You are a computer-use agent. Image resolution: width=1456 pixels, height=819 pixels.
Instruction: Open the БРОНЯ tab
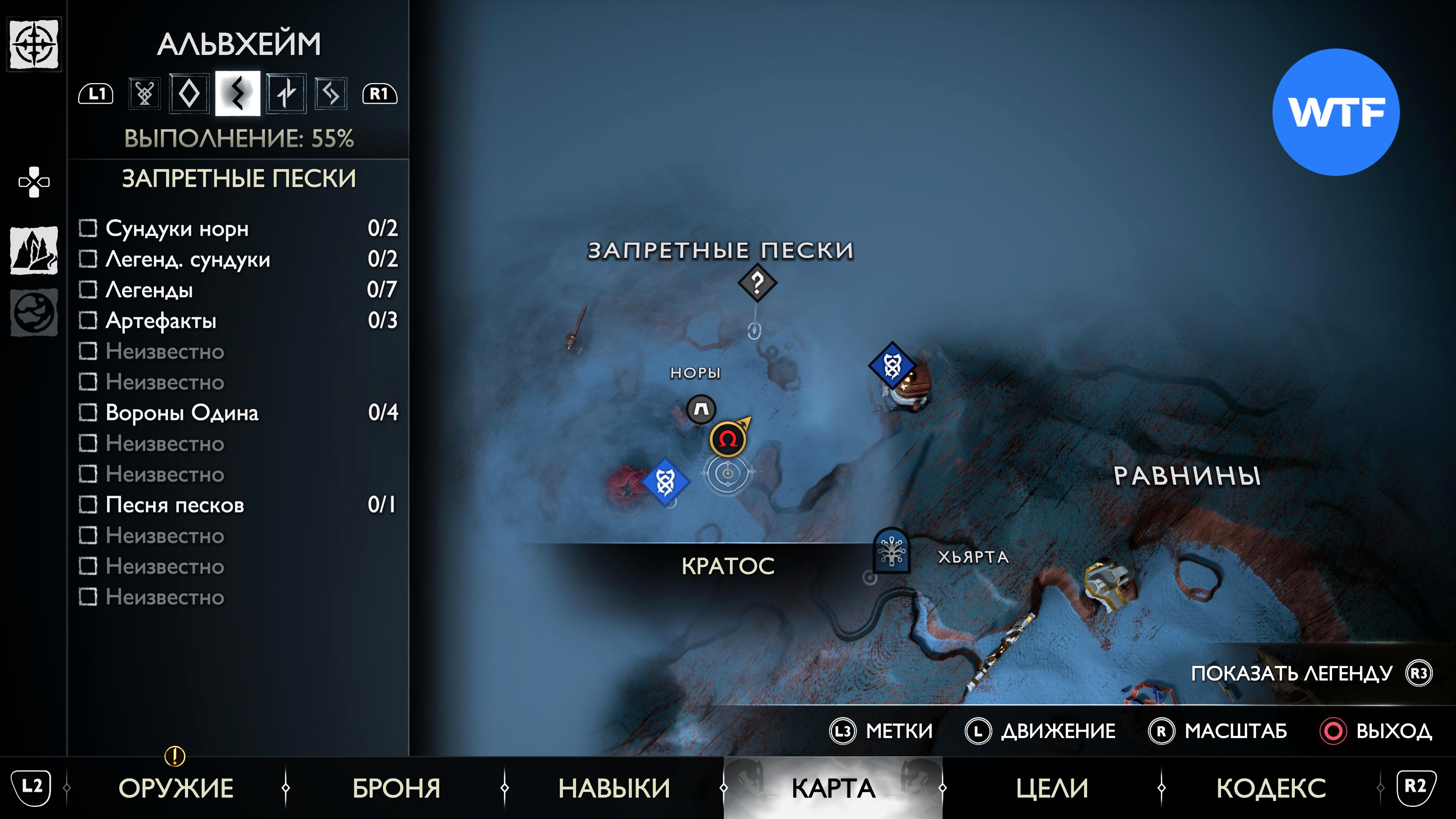(x=396, y=788)
